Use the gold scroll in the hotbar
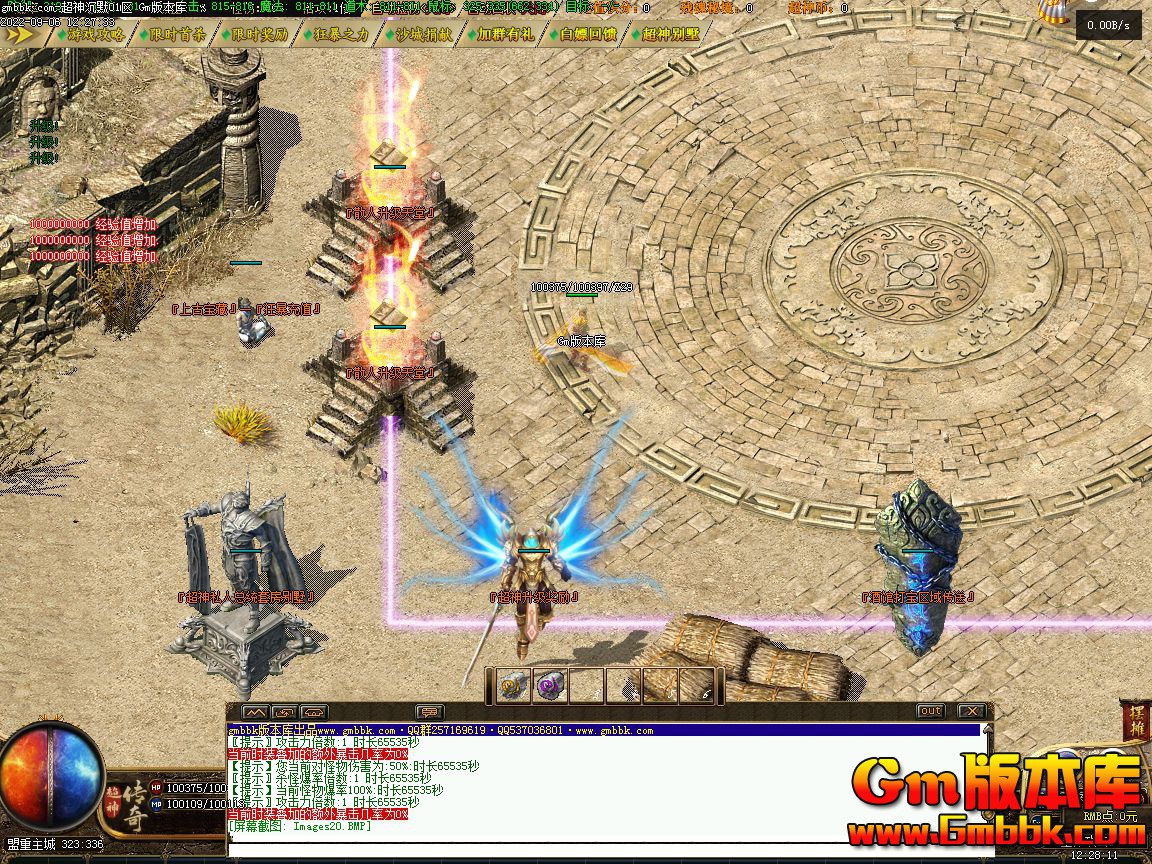The height and width of the screenshot is (864, 1152). (x=514, y=686)
